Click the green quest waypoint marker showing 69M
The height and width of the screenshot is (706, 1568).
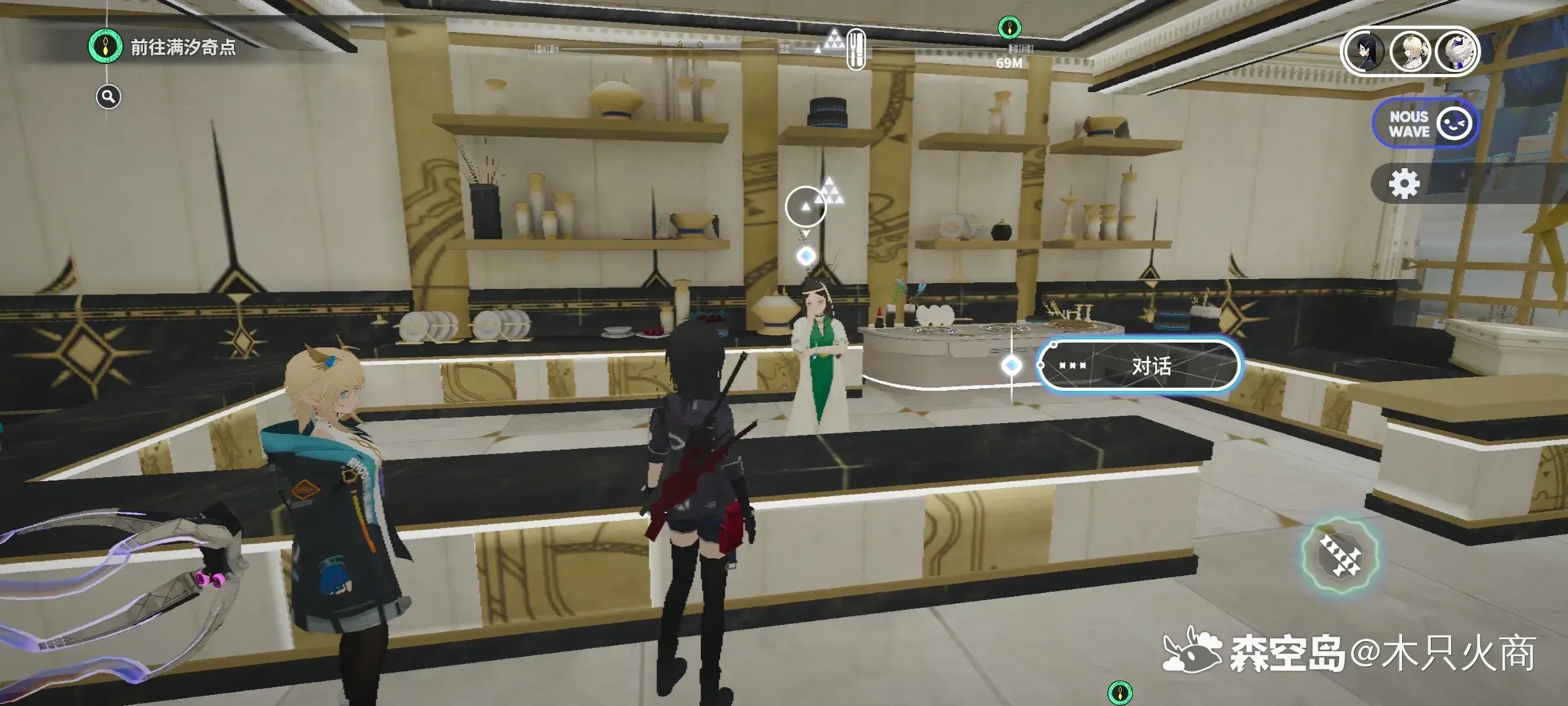pos(1009,28)
